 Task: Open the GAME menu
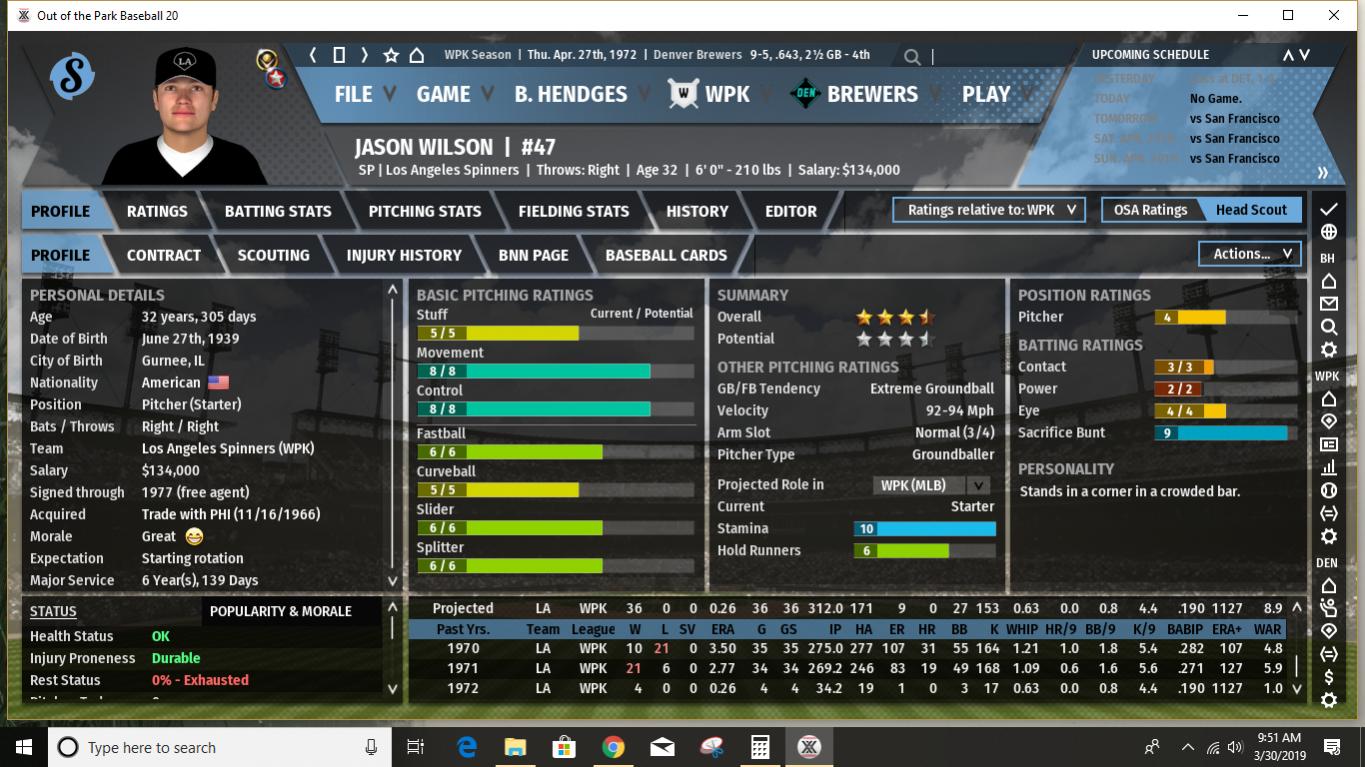tap(443, 94)
